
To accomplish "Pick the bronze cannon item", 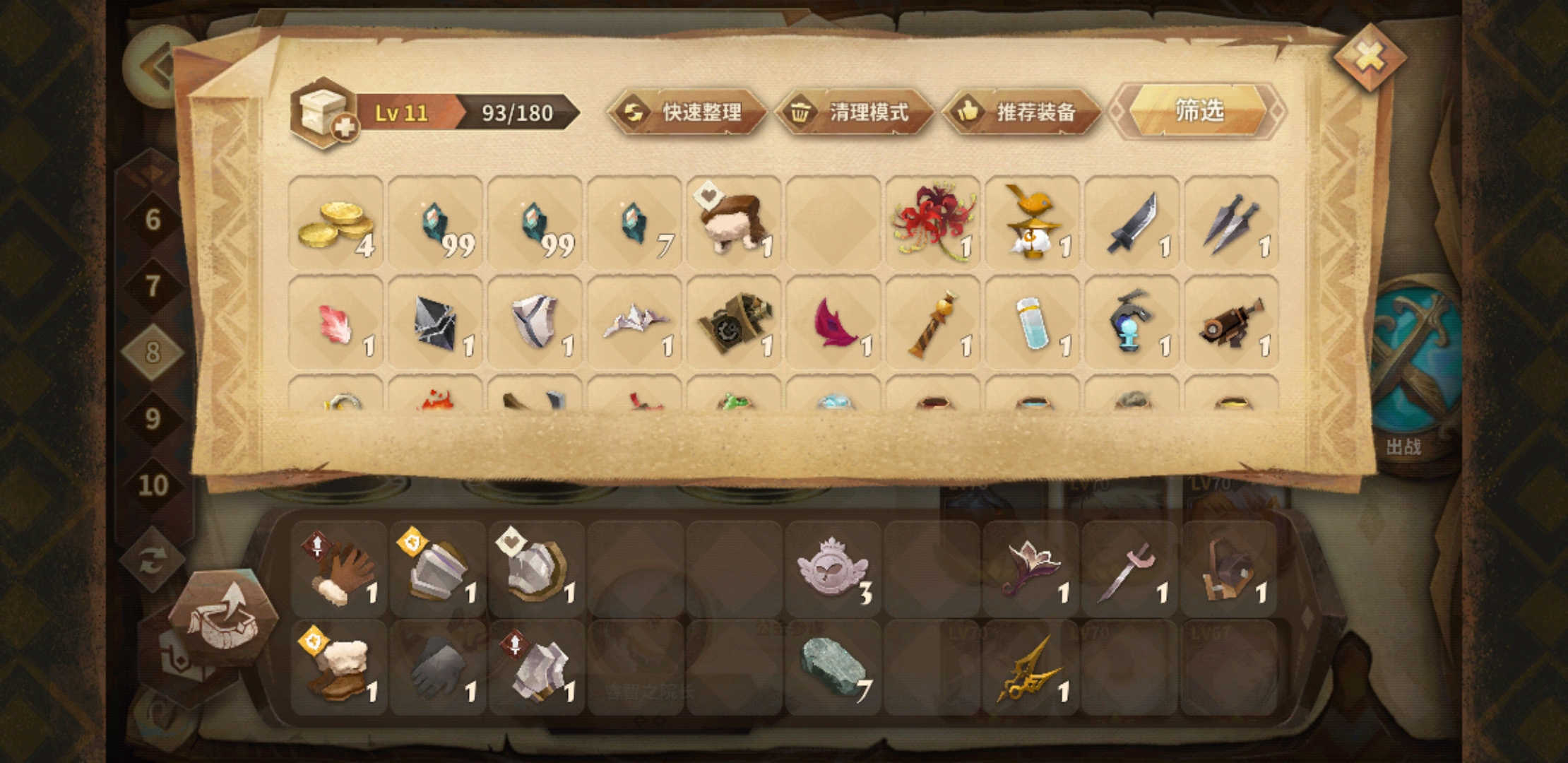I will pos(1231,323).
